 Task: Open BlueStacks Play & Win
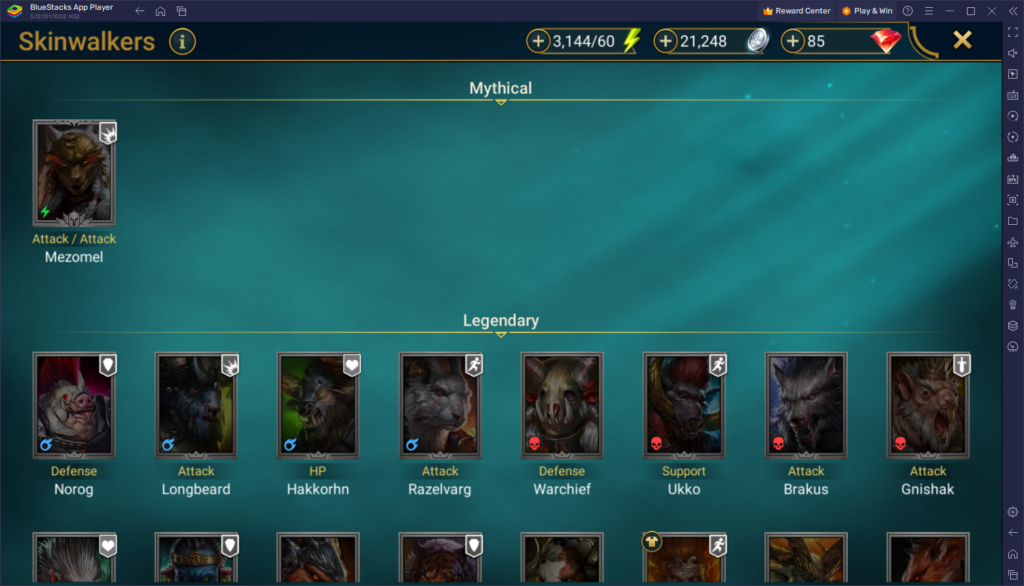coord(867,11)
